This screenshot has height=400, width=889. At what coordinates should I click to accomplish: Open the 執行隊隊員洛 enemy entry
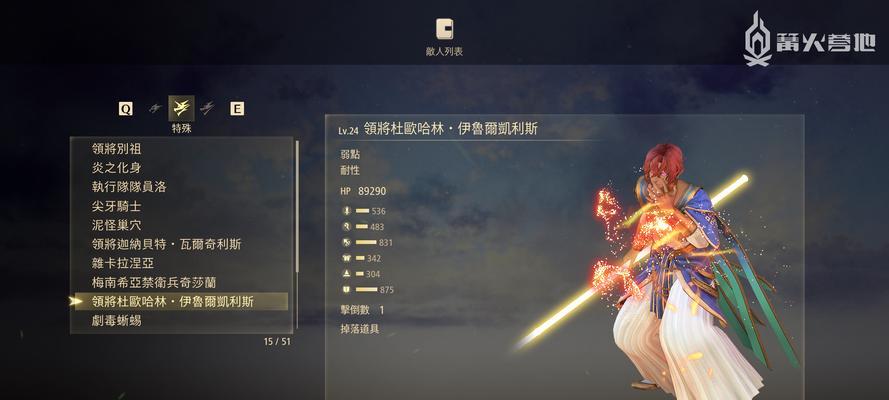tap(128, 186)
